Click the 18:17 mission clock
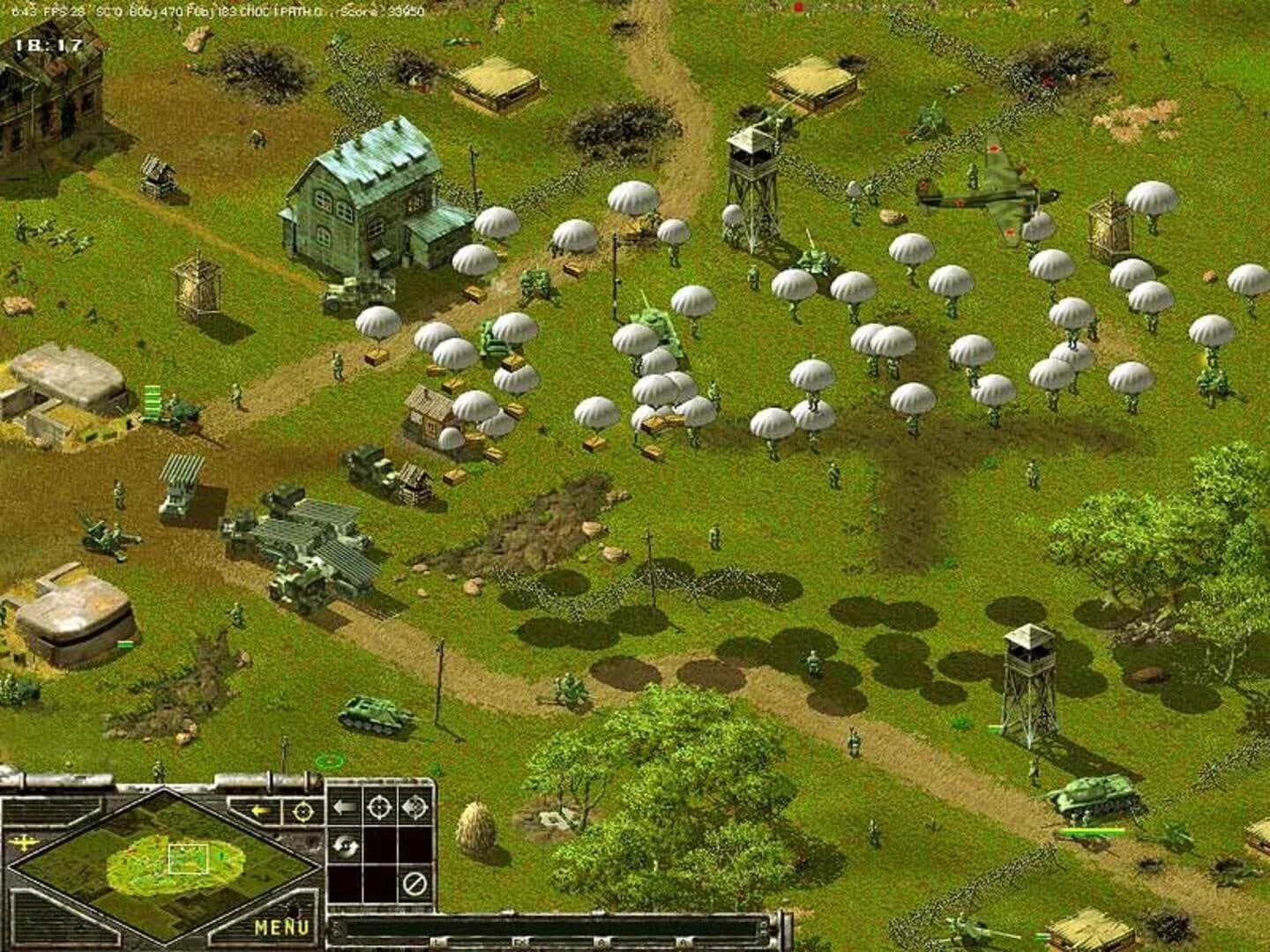 click(x=49, y=40)
